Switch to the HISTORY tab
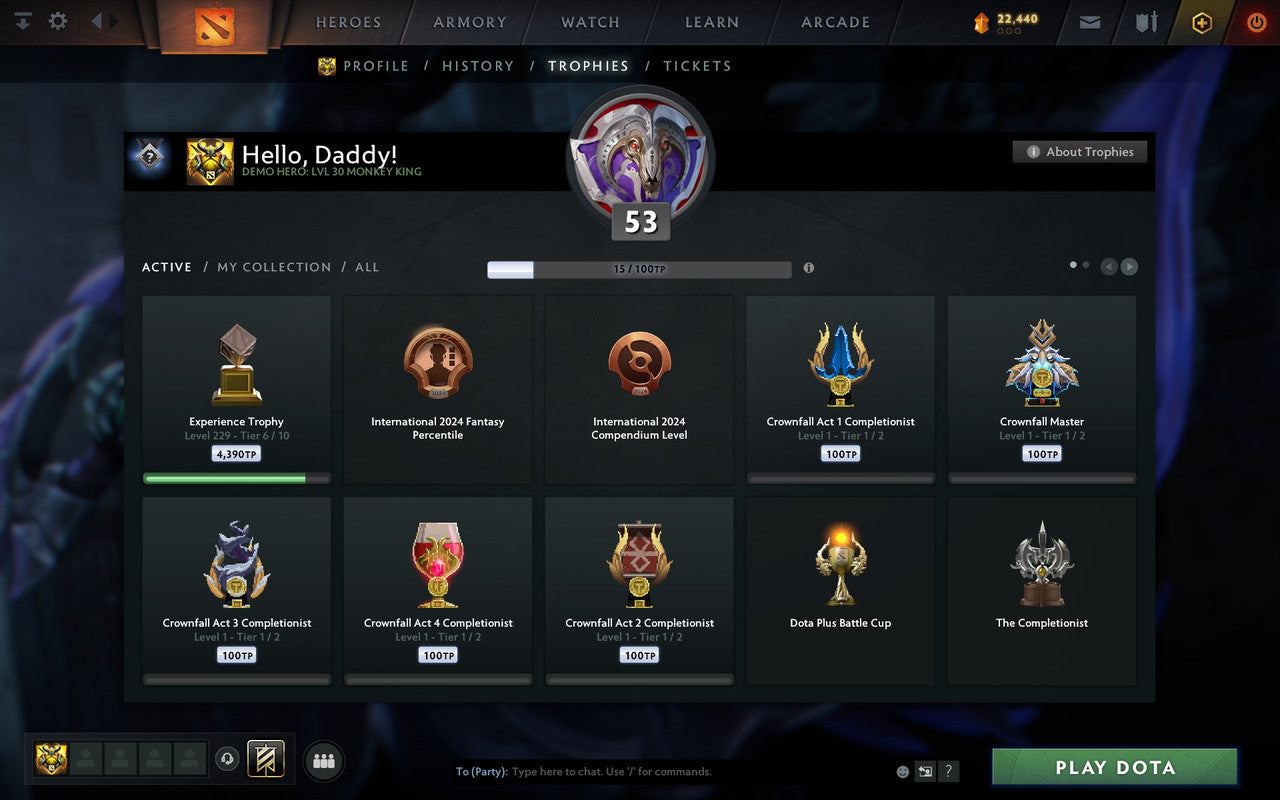This screenshot has width=1280, height=800. pos(478,65)
